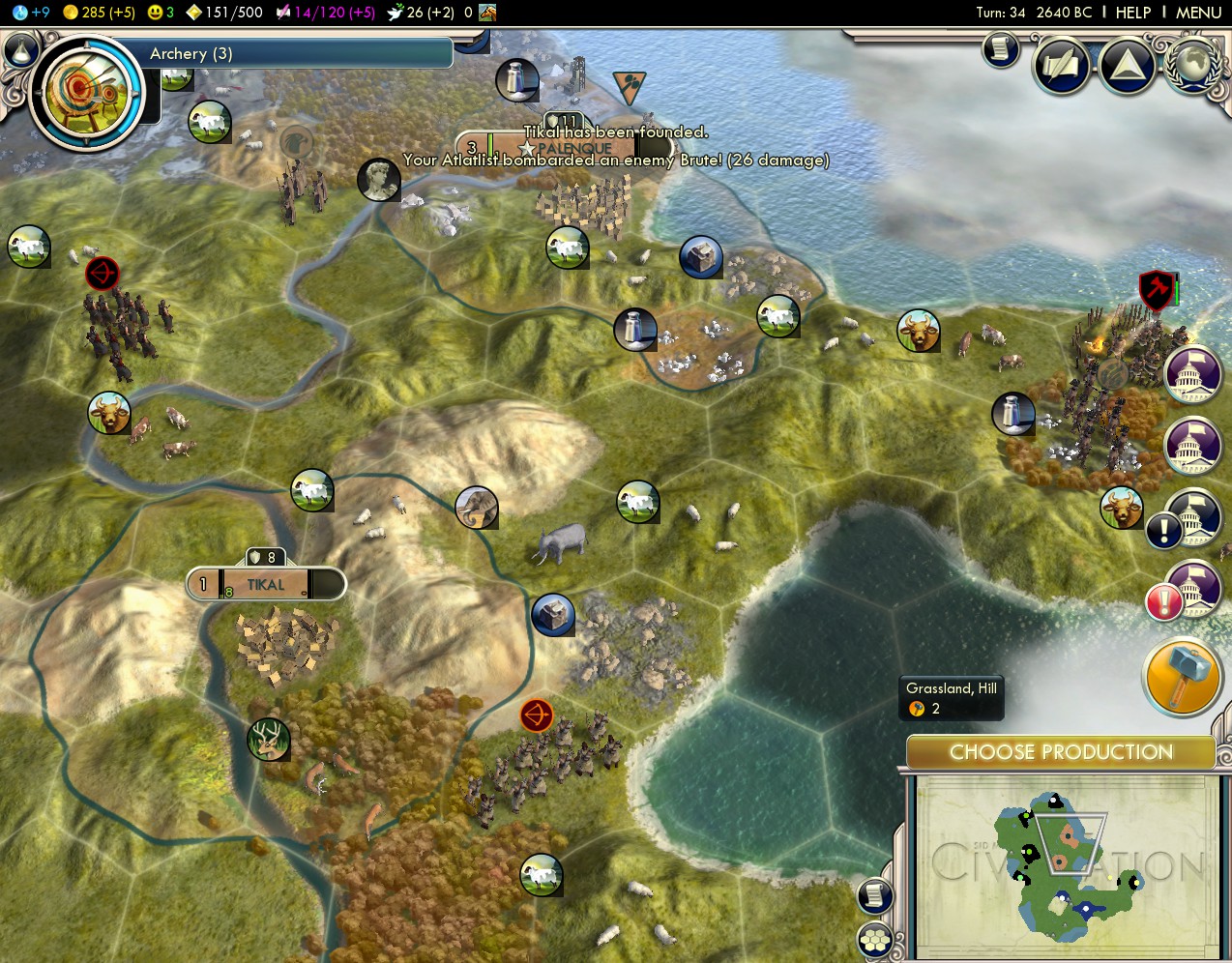Screen dimensions: 1232x963
Task: Open the hex-grid minimap options button
Action: pyautogui.click(x=875, y=940)
